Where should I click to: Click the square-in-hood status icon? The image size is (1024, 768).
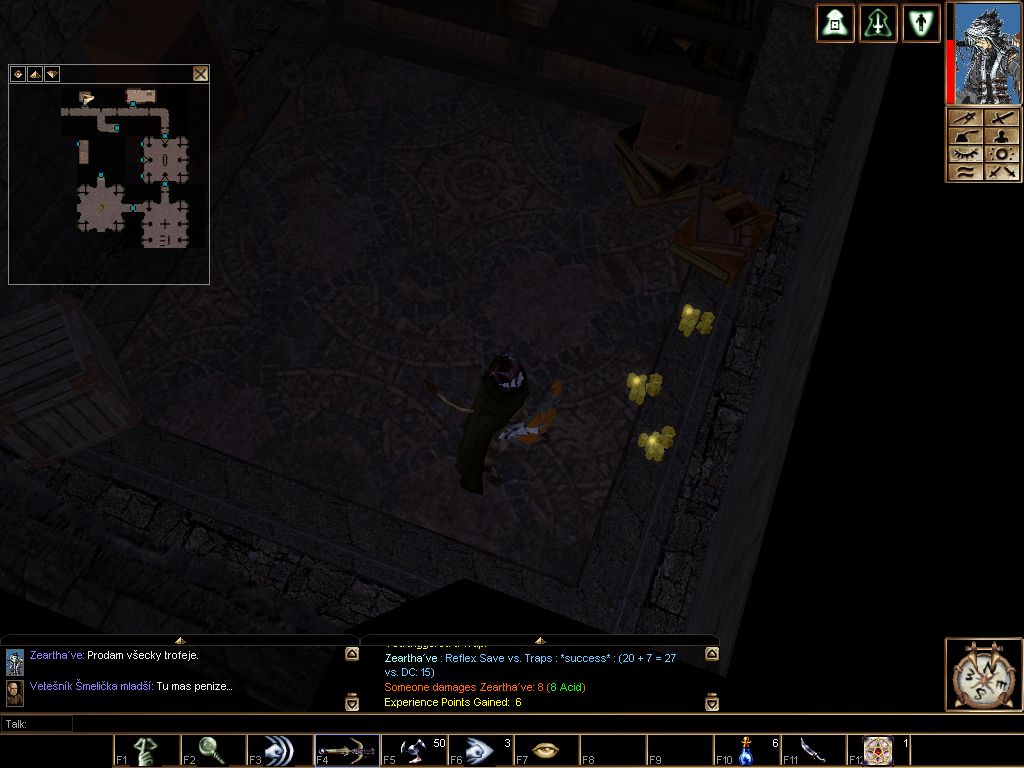(x=835, y=23)
